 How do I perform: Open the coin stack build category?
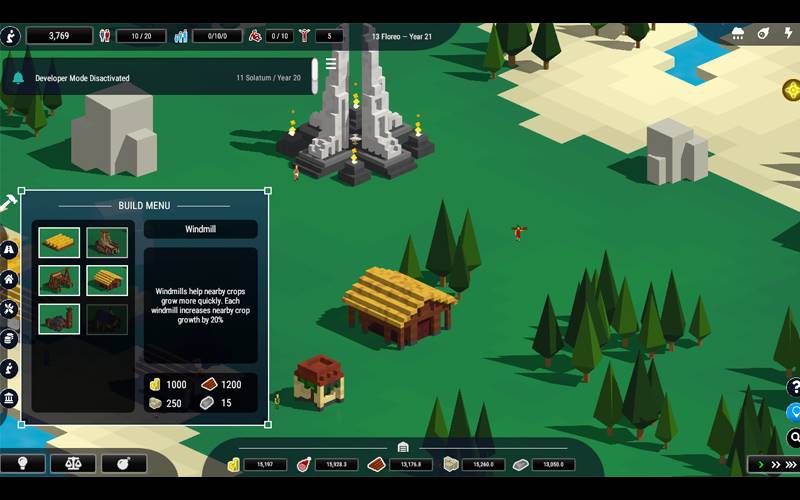[x=9, y=339]
